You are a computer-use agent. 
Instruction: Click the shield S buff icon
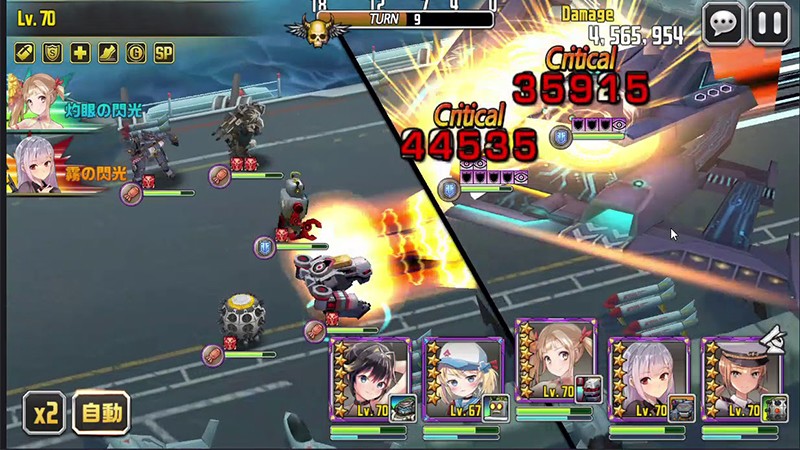click(x=53, y=52)
